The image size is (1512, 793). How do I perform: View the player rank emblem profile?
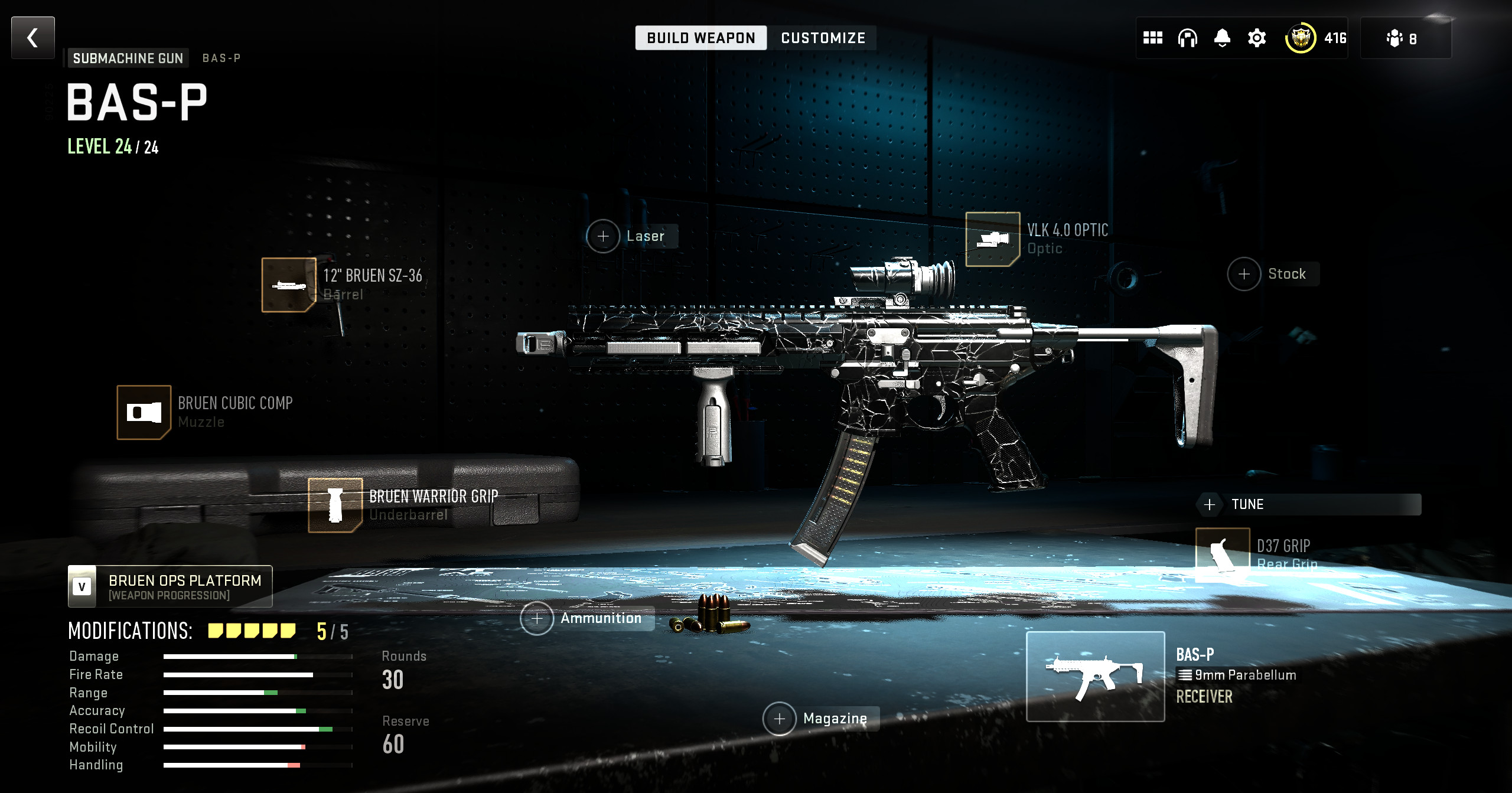tap(1301, 38)
